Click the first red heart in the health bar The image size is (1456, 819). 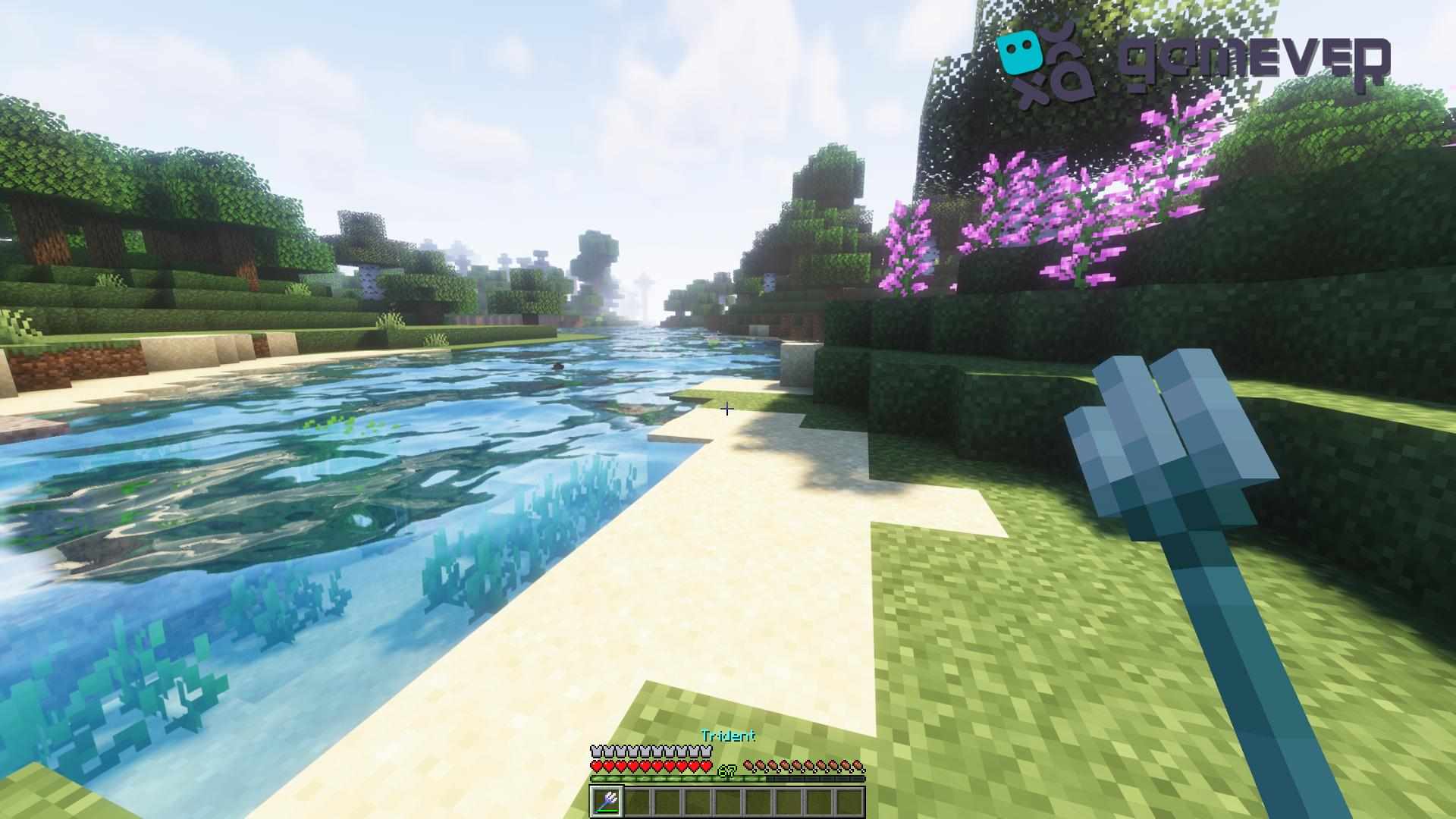[598, 766]
